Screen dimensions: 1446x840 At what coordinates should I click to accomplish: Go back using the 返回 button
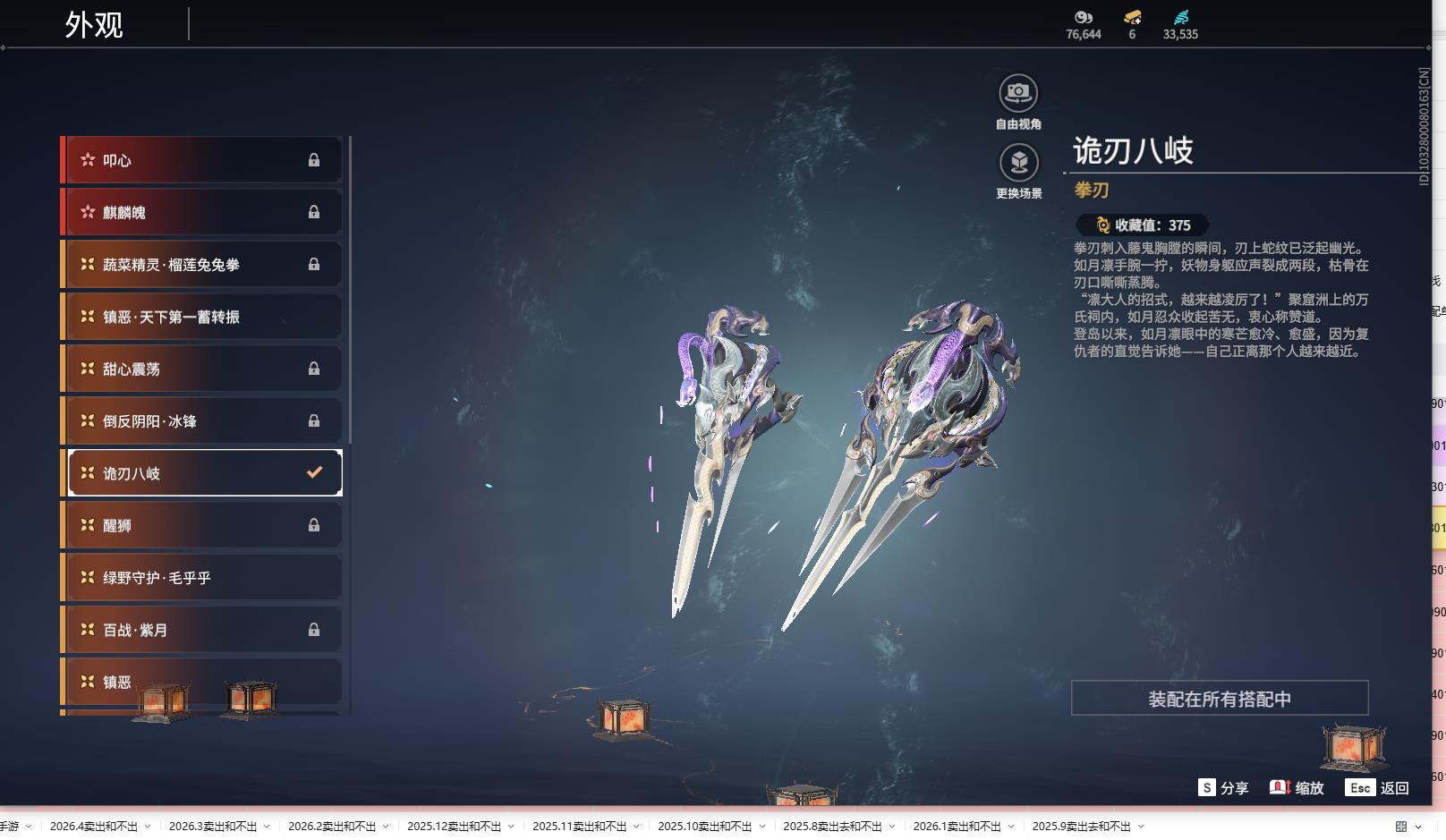(x=1377, y=788)
